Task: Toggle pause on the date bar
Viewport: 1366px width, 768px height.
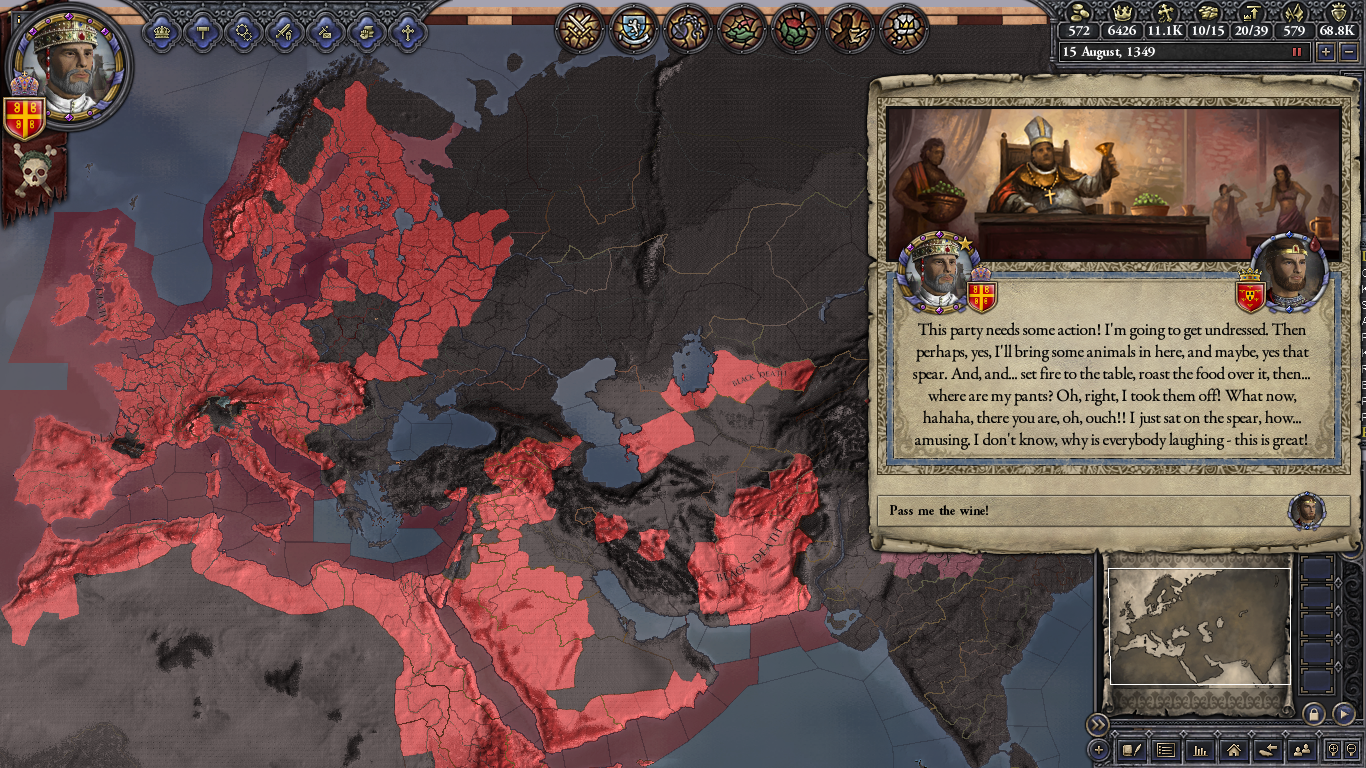Action: 1298,52
